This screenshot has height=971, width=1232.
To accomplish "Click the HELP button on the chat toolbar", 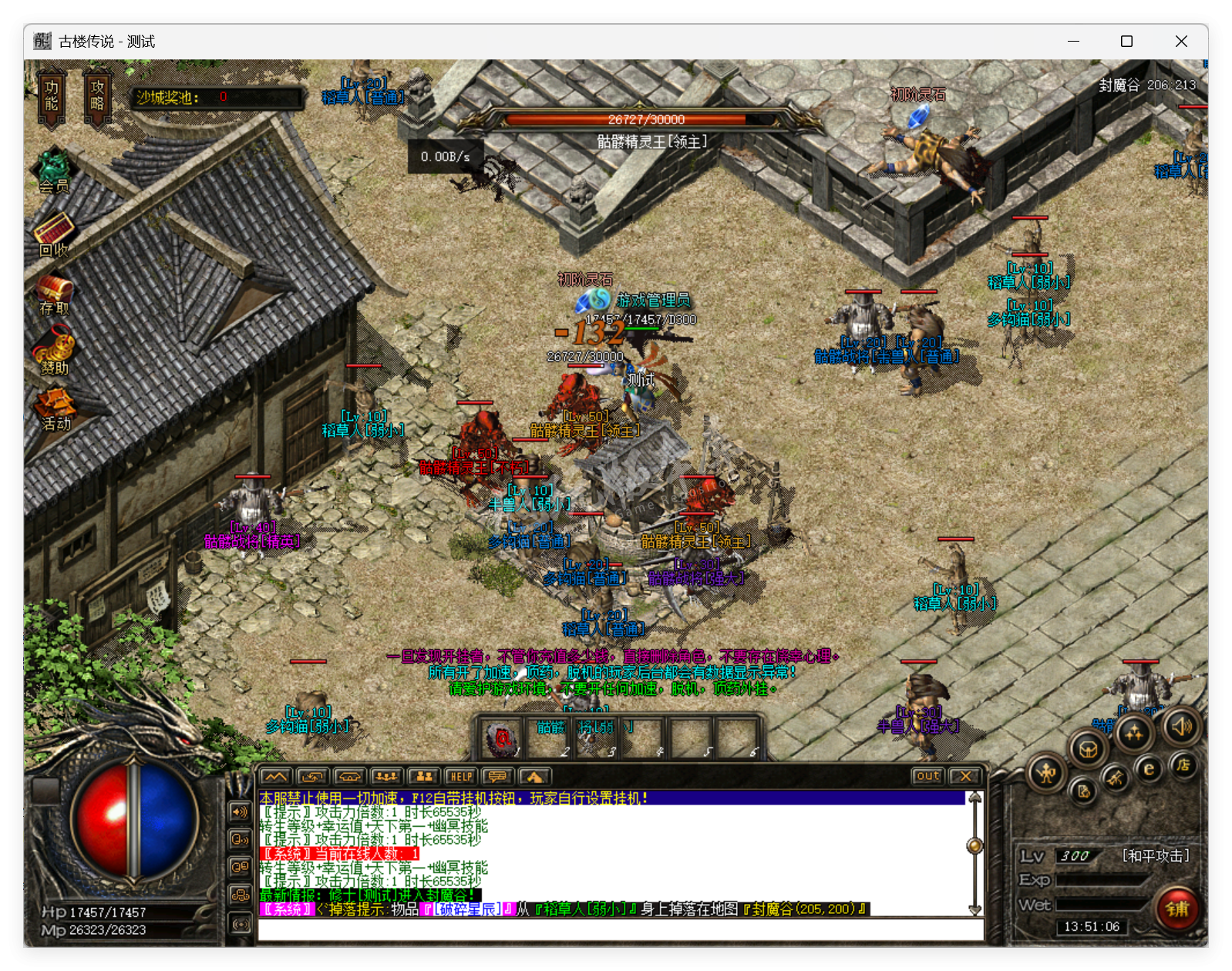I will point(460,776).
